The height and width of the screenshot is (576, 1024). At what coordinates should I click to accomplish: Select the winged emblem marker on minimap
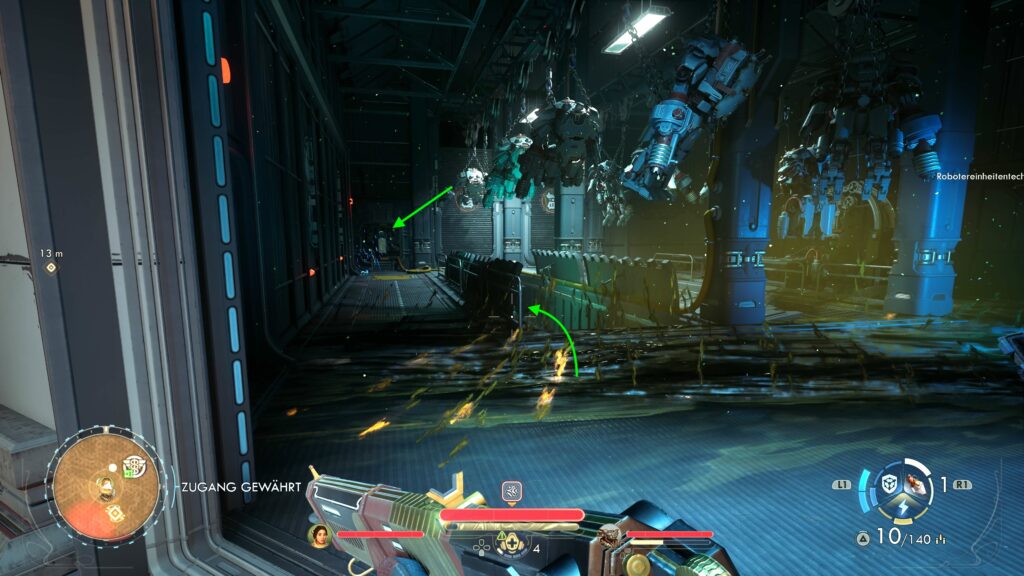pyautogui.click(x=132, y=467)
